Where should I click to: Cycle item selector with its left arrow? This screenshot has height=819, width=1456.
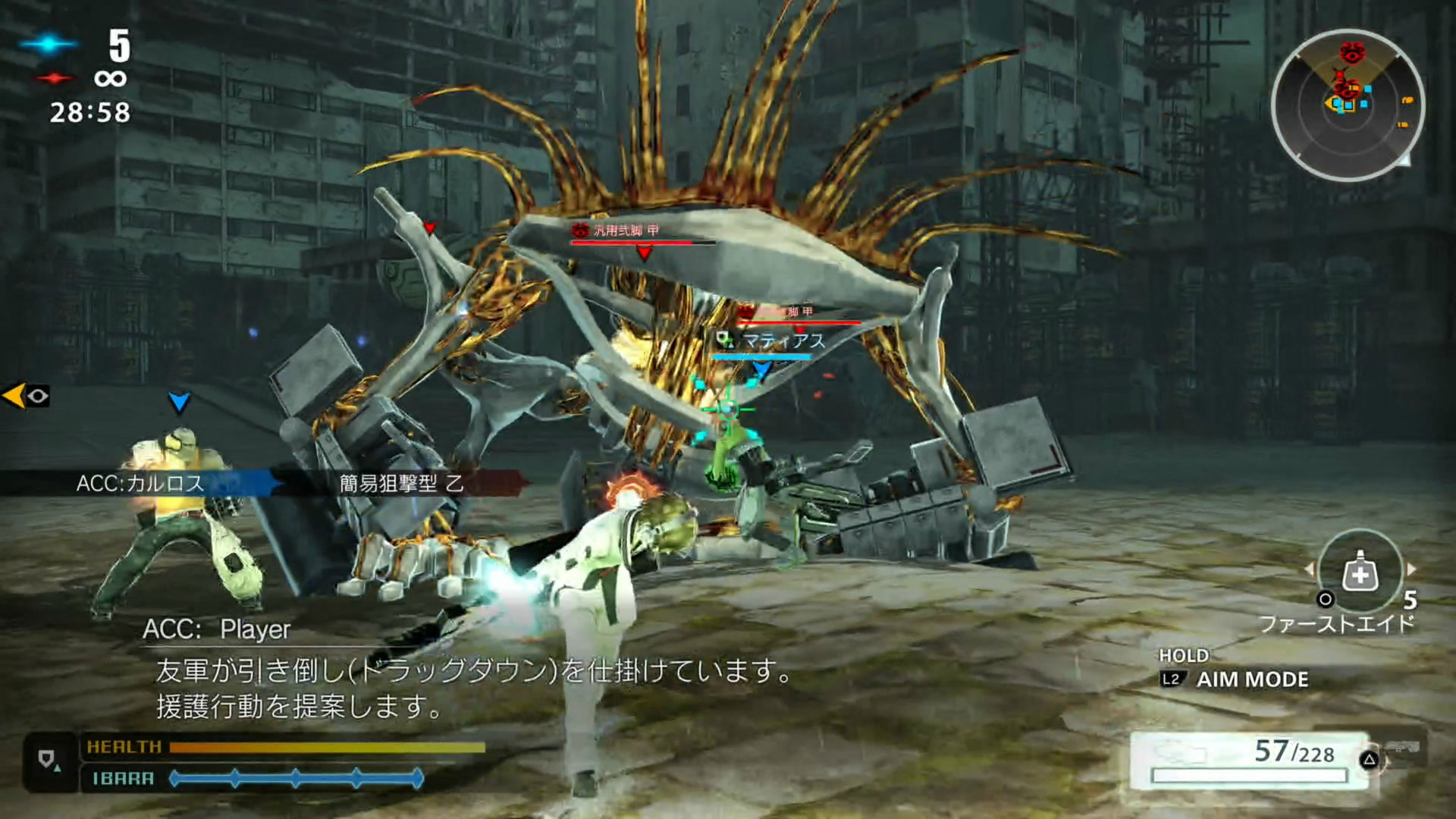point(1309,569)
